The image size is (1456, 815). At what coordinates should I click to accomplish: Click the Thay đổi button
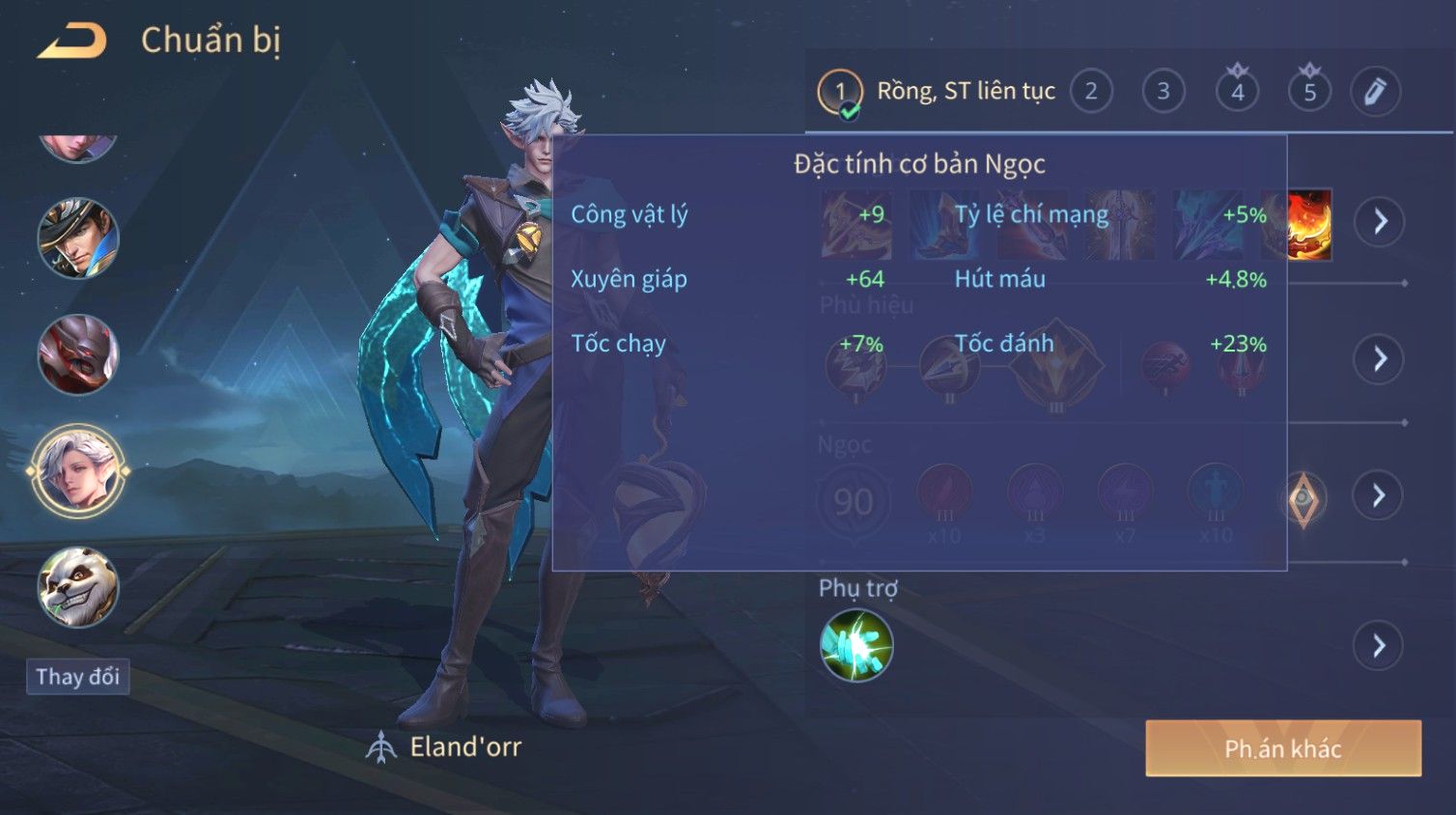point(78,676)
